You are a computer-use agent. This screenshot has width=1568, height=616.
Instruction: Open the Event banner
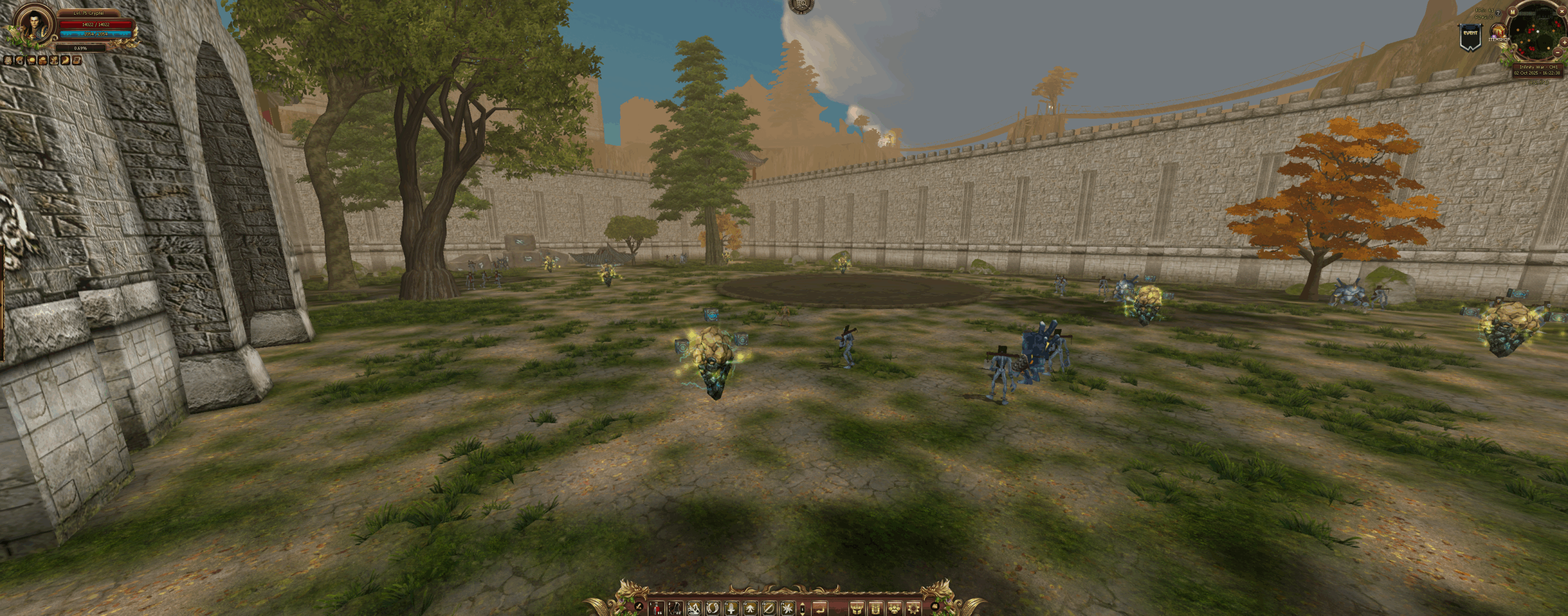pyautogui.click(x=1471, y=37)
